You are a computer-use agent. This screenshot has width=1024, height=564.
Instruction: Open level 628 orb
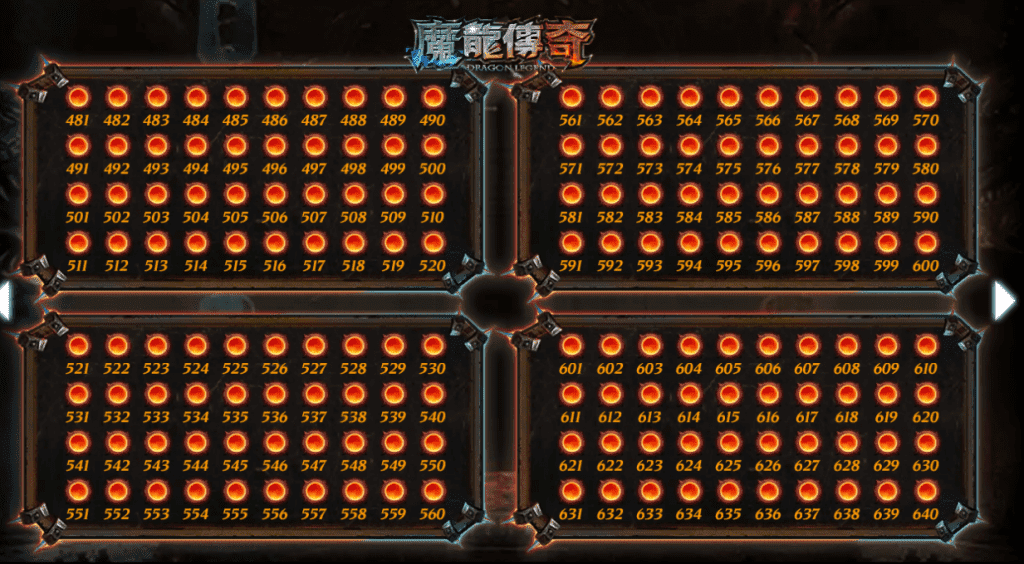pyautogui.click(x=848, y=442)
